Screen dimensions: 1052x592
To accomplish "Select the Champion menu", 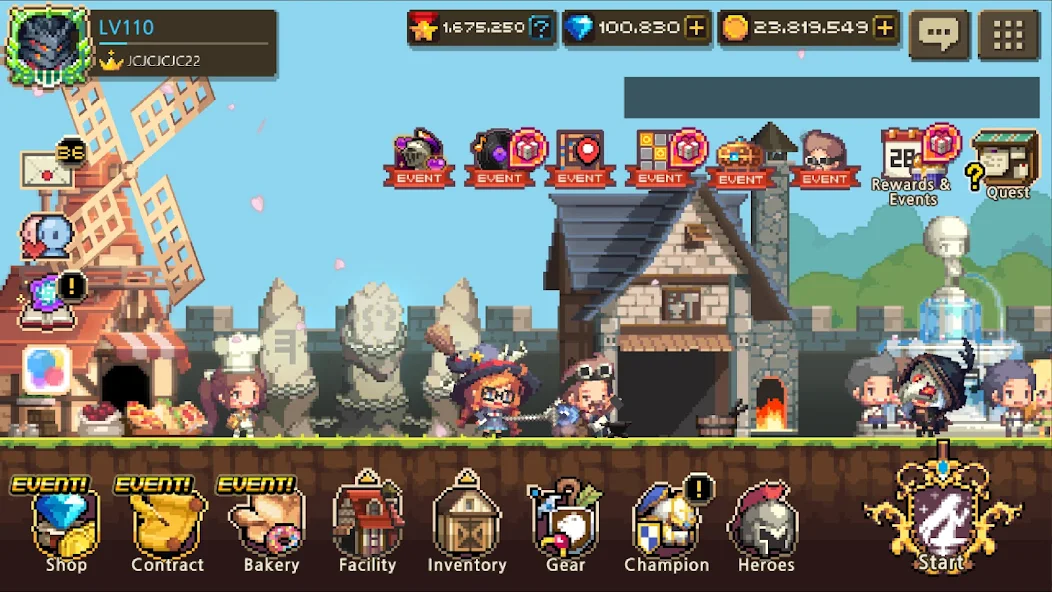I will 666,526.
